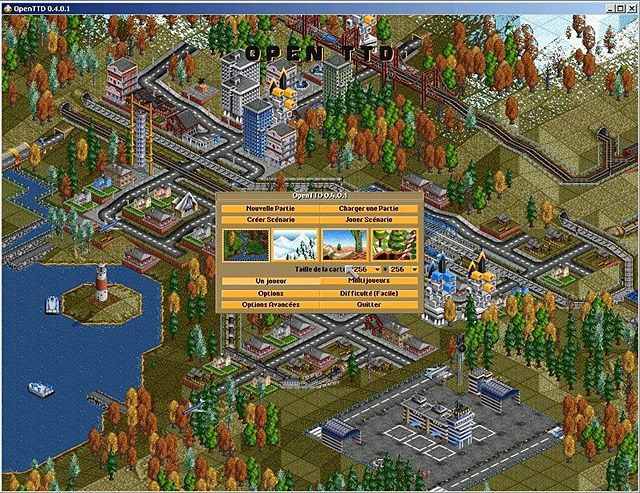This screenshot has height=493, width=640.
Task: Switch to Multijoueurs mode
Action: pos(370,281)
